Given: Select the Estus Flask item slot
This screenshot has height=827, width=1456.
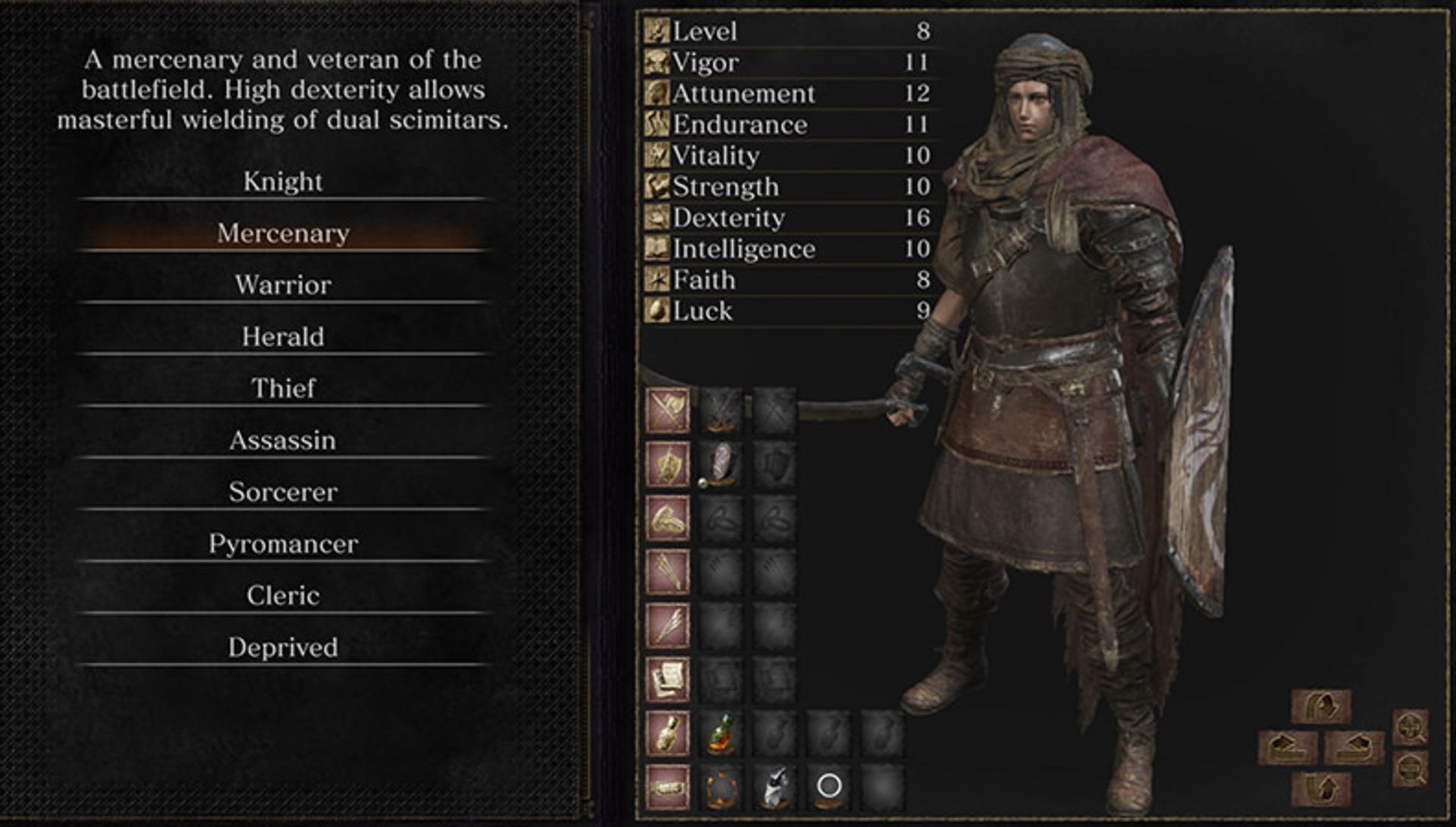Looking at the screenshot, I should (x=721, y=734).
